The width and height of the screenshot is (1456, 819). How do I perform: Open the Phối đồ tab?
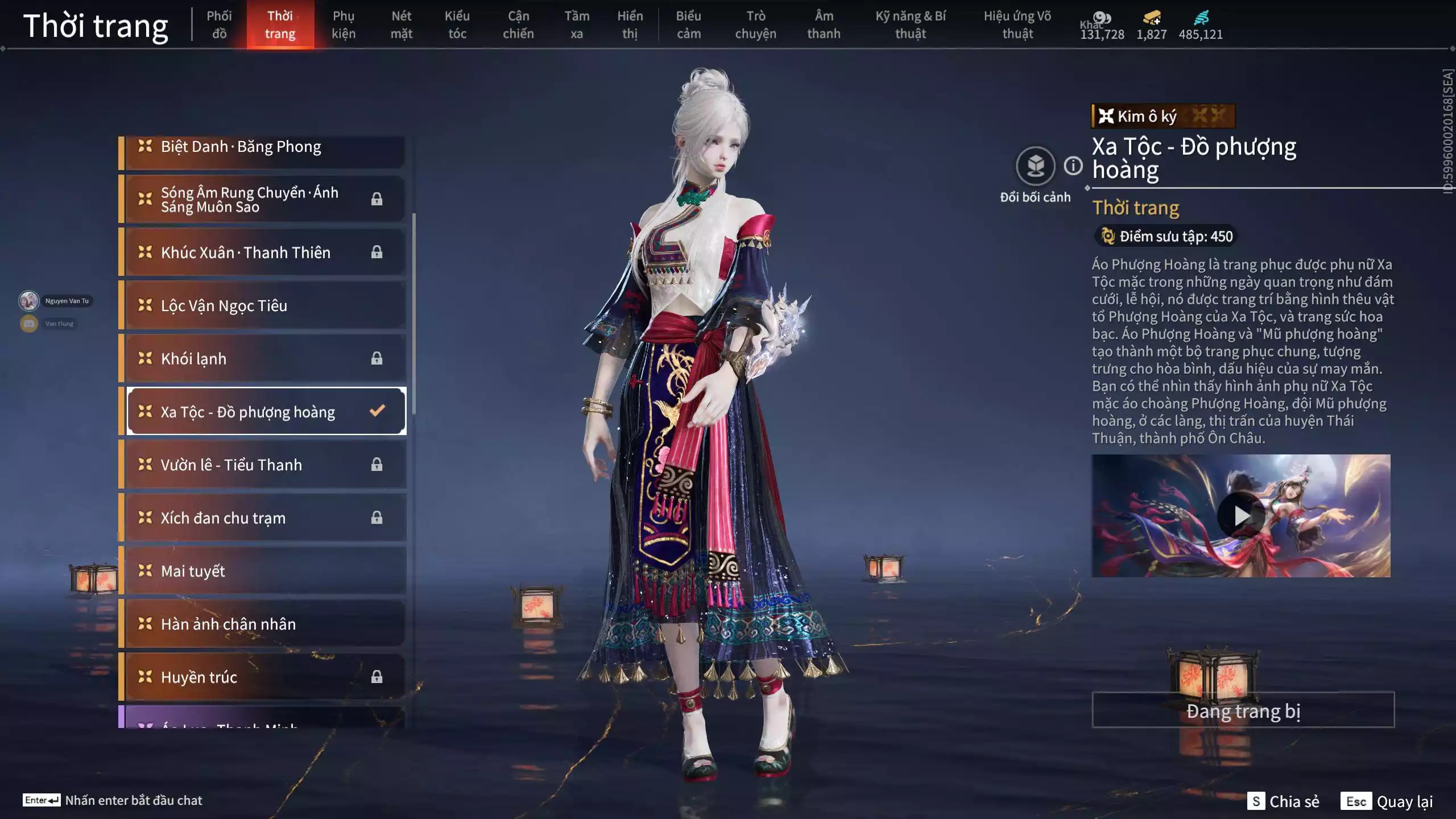220,24
